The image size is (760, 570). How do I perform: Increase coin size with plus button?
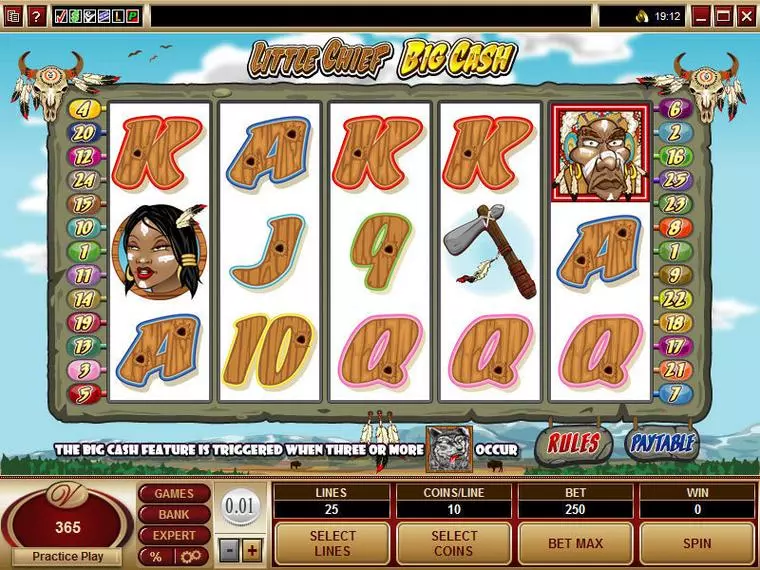point(251,549)
